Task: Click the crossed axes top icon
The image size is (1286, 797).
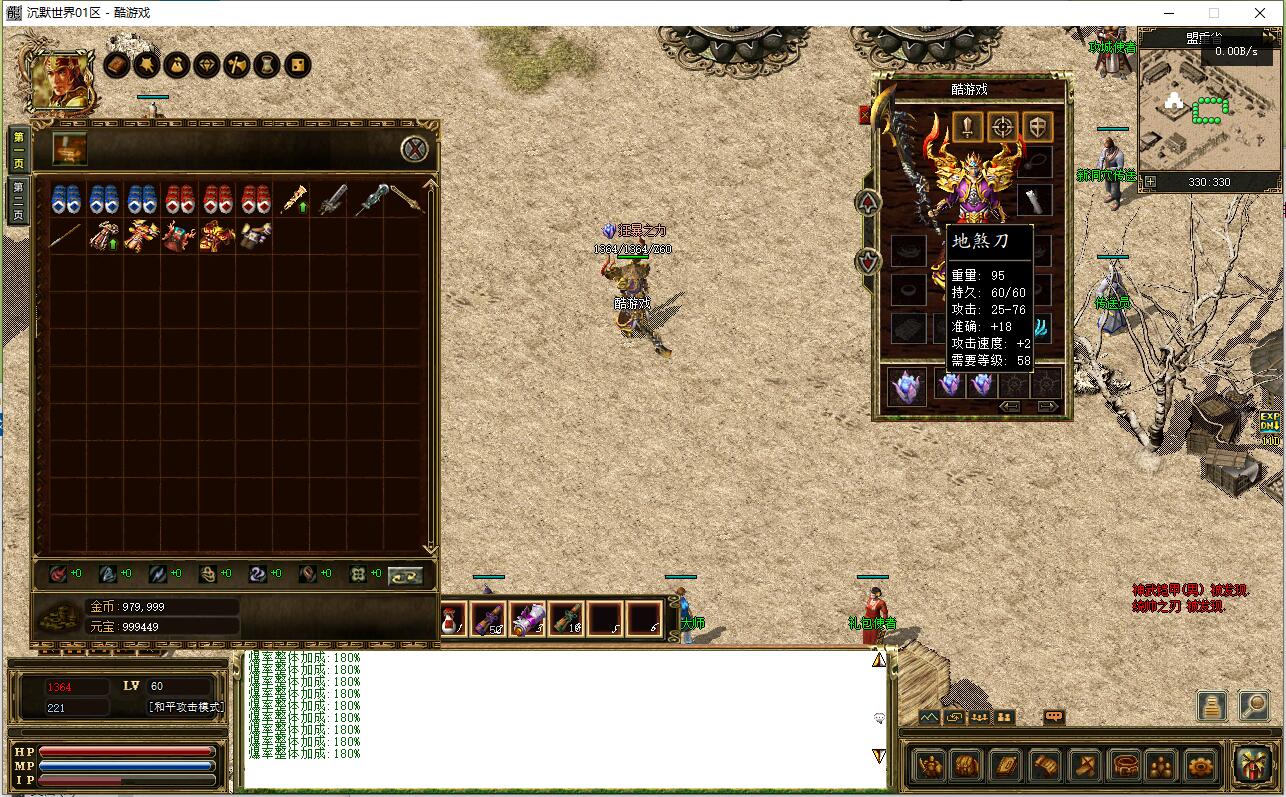Action: (x=237, y=66)
